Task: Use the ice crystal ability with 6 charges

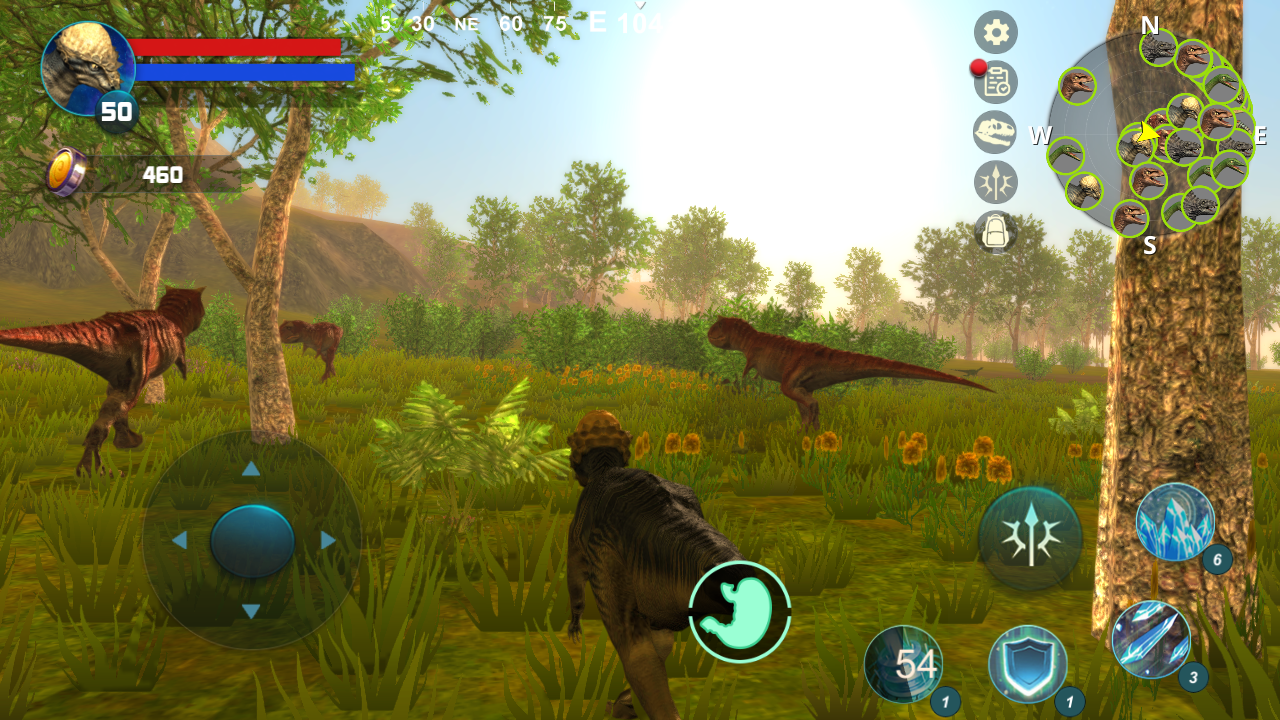Action: (1175, 523)
